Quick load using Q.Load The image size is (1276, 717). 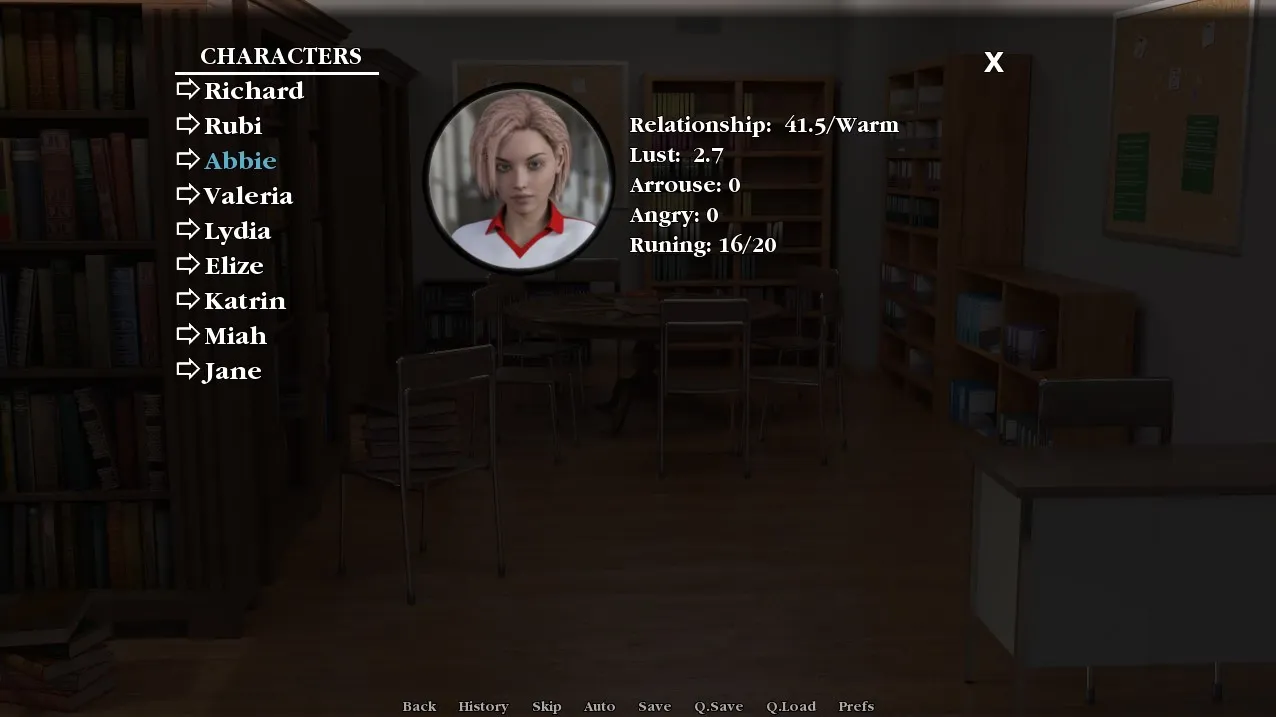[x=791, y=706]
